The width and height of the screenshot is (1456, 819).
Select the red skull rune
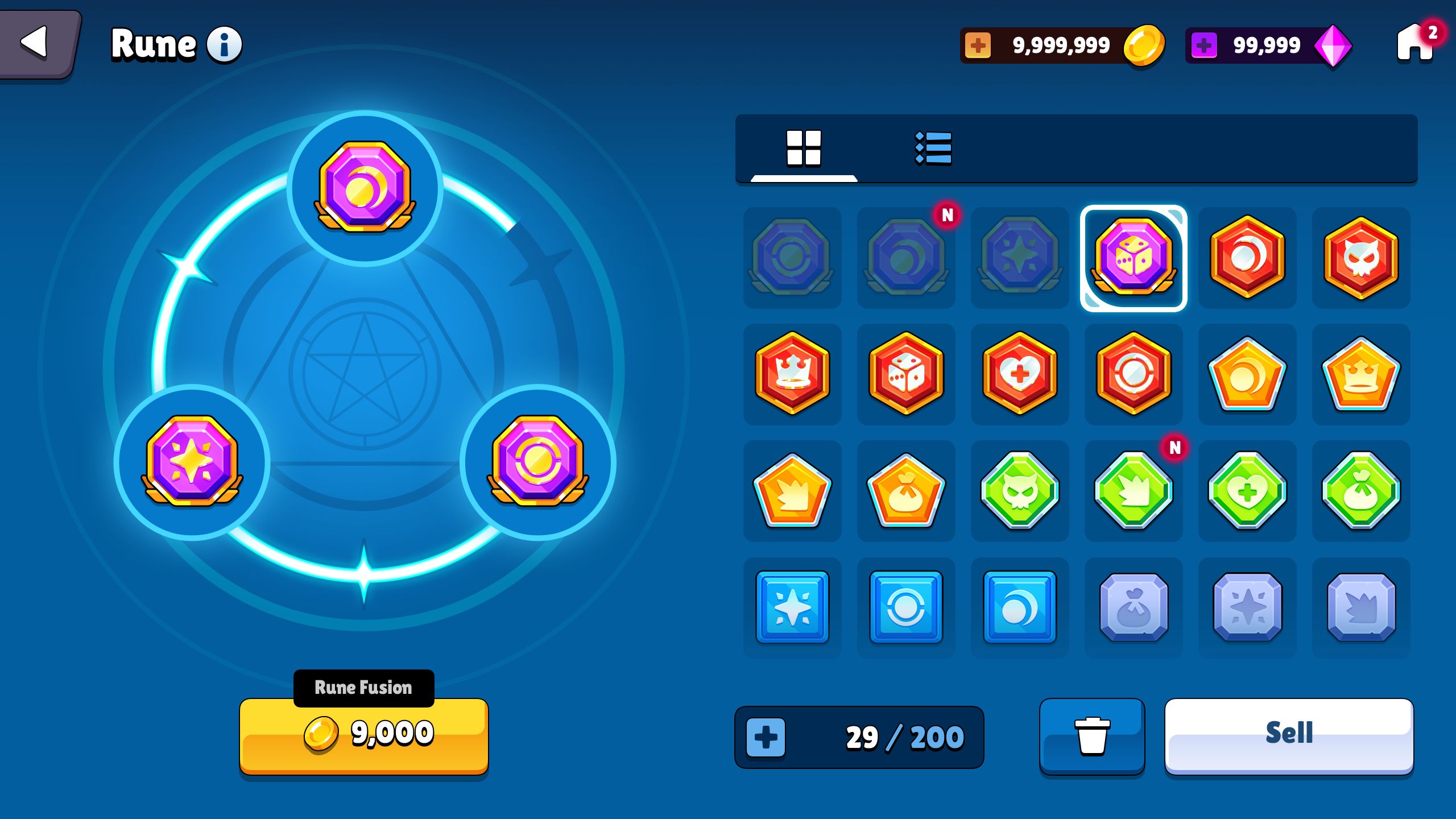point(1360,258)
